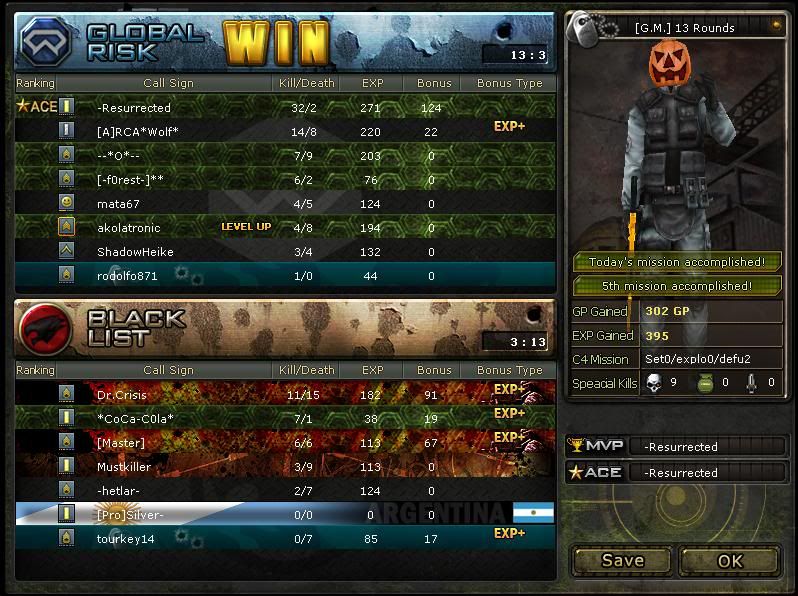The image size is (798, 596).
Task: Select rodolfo871 on the Global Risk team
Action: 285,275
